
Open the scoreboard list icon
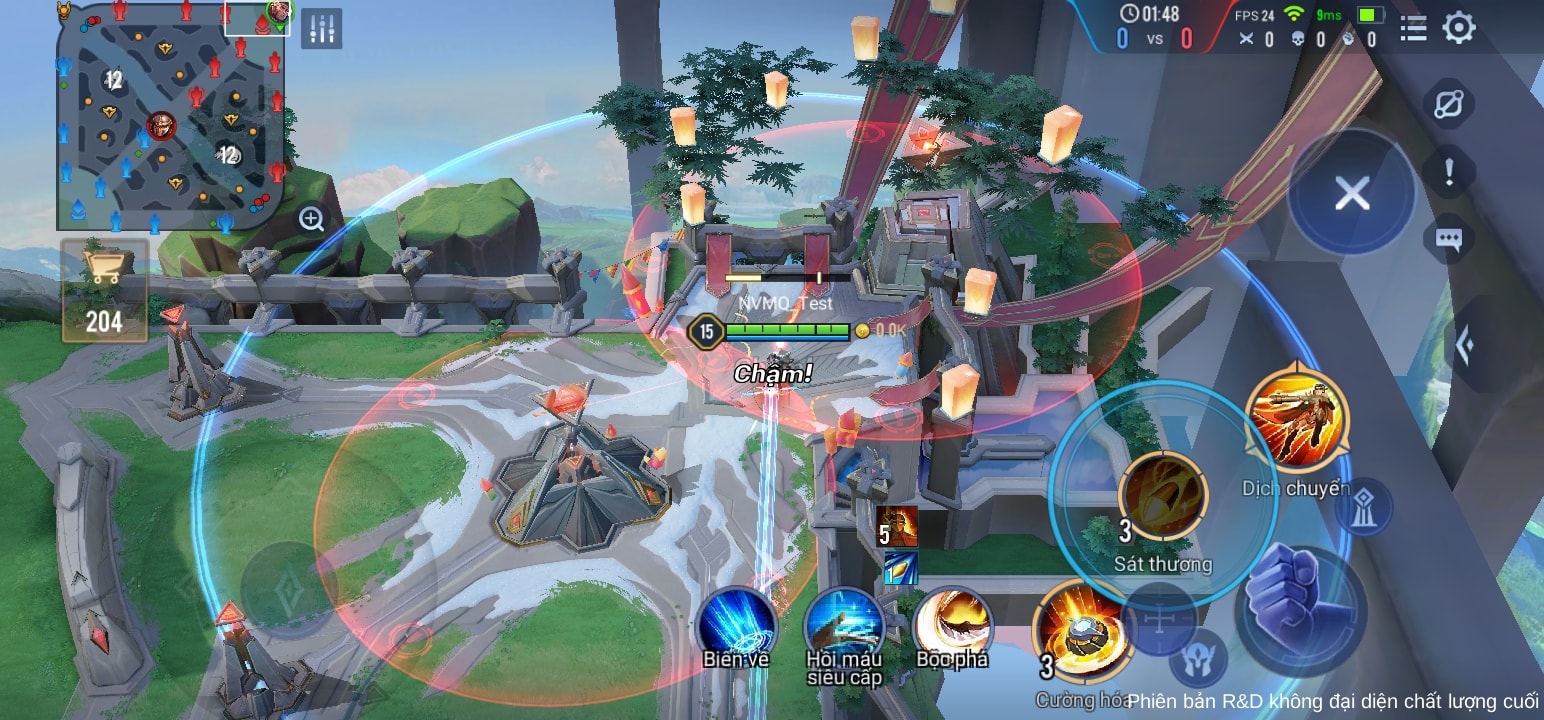tap(1412, 29)
